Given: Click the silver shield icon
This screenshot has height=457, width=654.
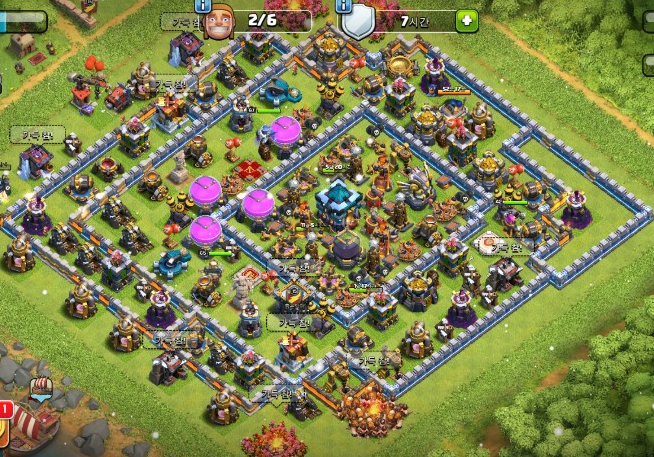Looking at the screenshot, I should click(358, 22).
